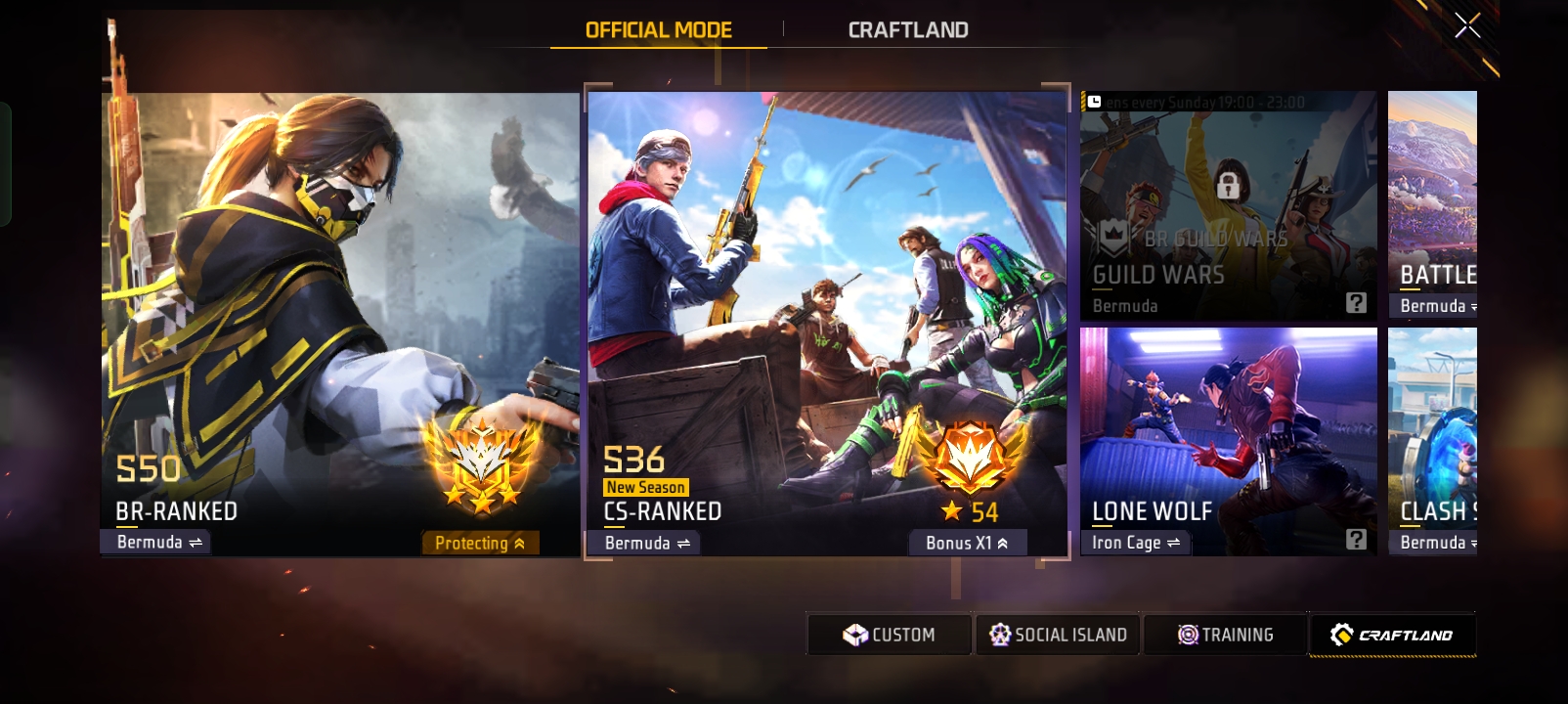Select the Custom cube icon
Image resolution: width=1568 pixels, height=704 pixels.
[x=856, y=634]
